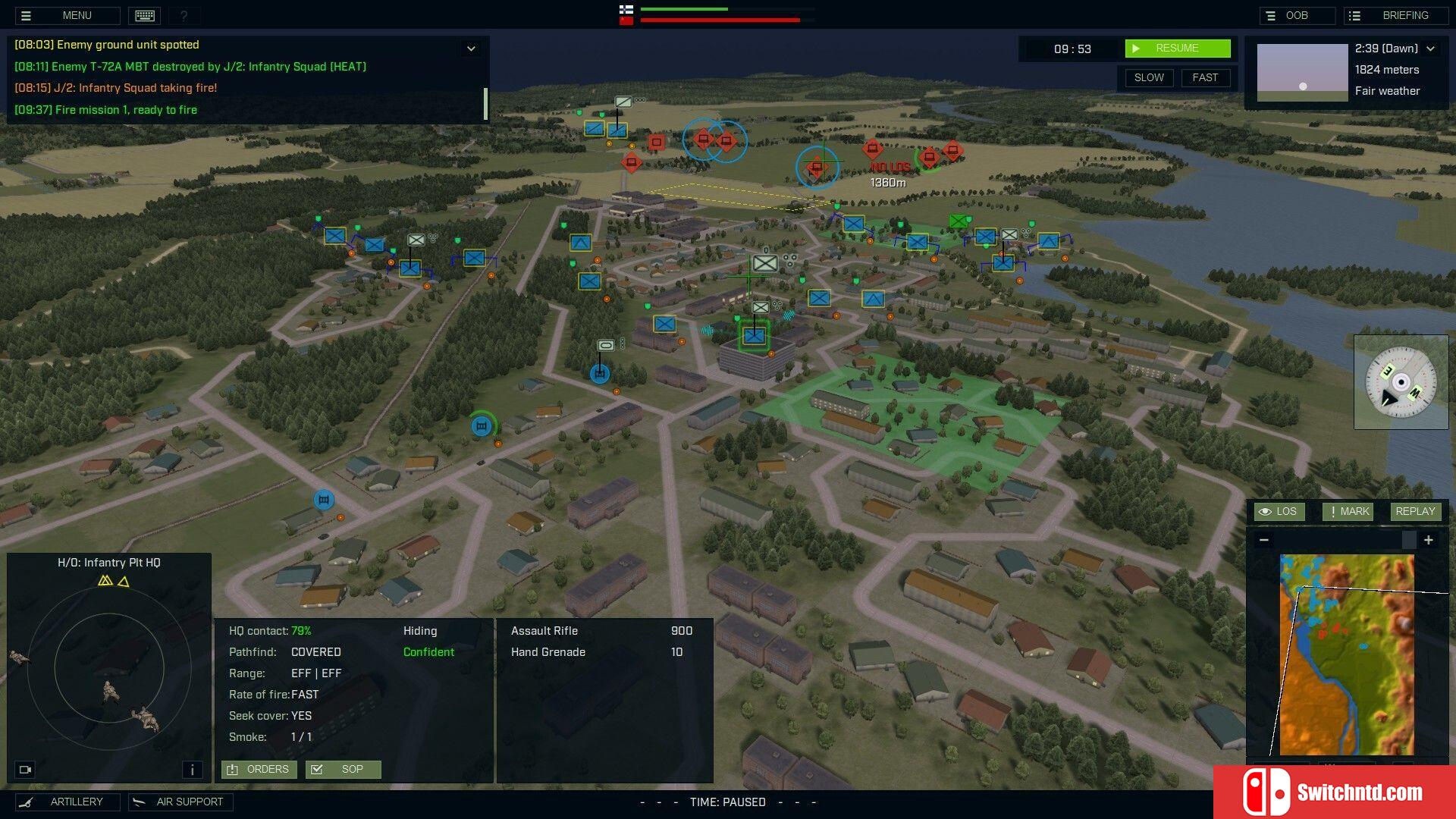Set game speed to SLOW

[1148, 77]
